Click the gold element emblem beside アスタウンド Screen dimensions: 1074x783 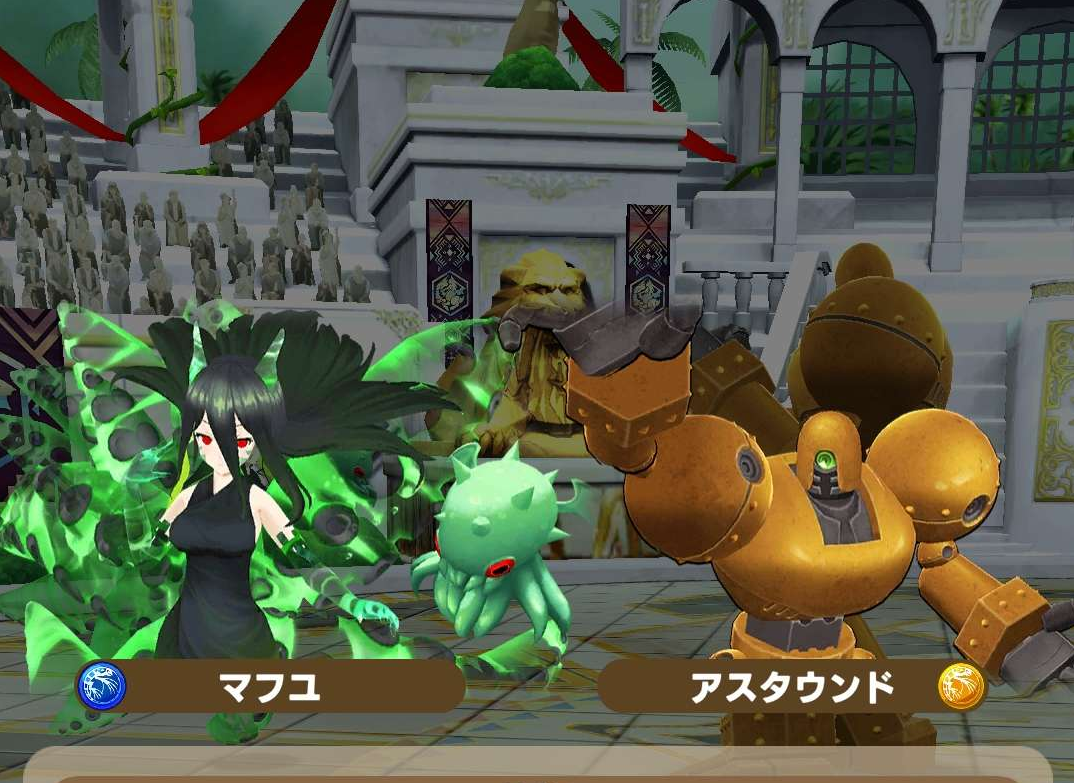coord(961,687)
